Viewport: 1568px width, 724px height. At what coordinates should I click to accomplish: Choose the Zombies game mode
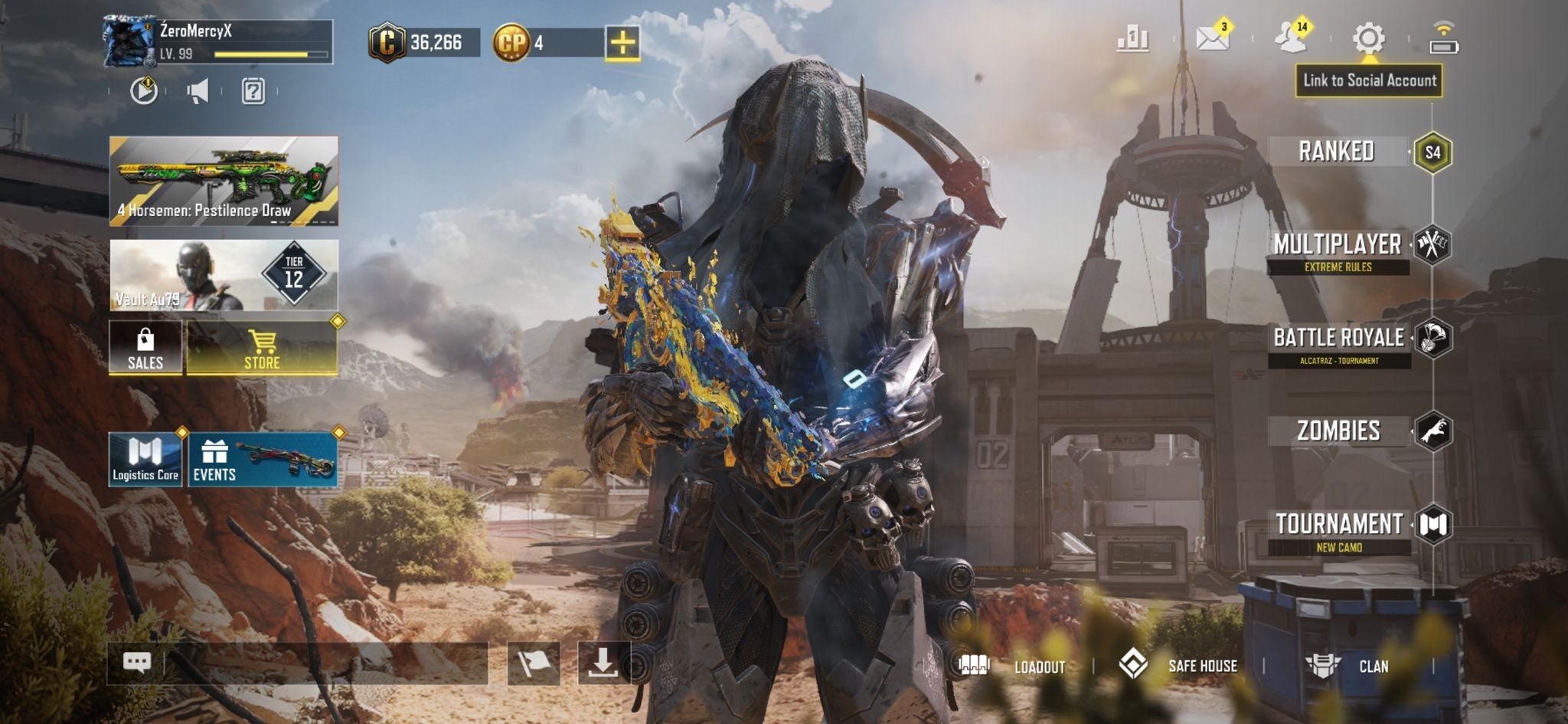[x=1338, y=431]
